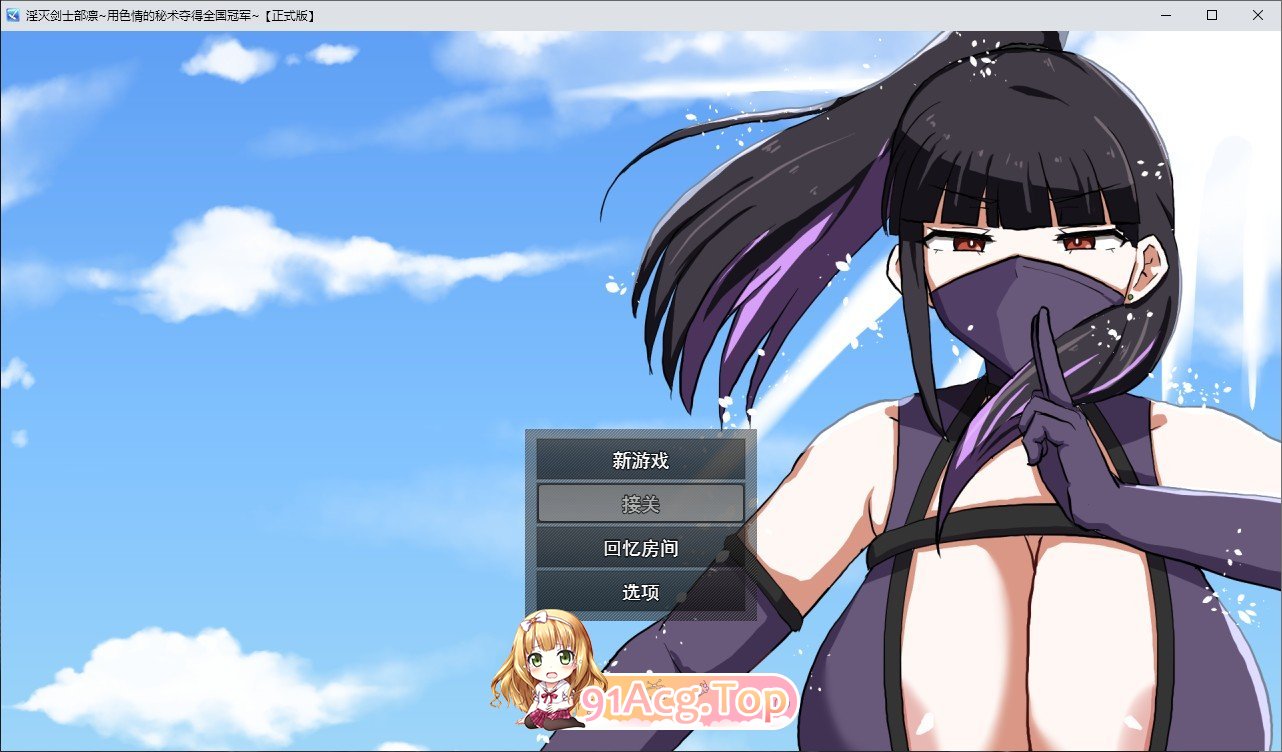Close the 淫灭剑士部凛 game window
Screen dimensions: 1282x752
point(1257,14)
